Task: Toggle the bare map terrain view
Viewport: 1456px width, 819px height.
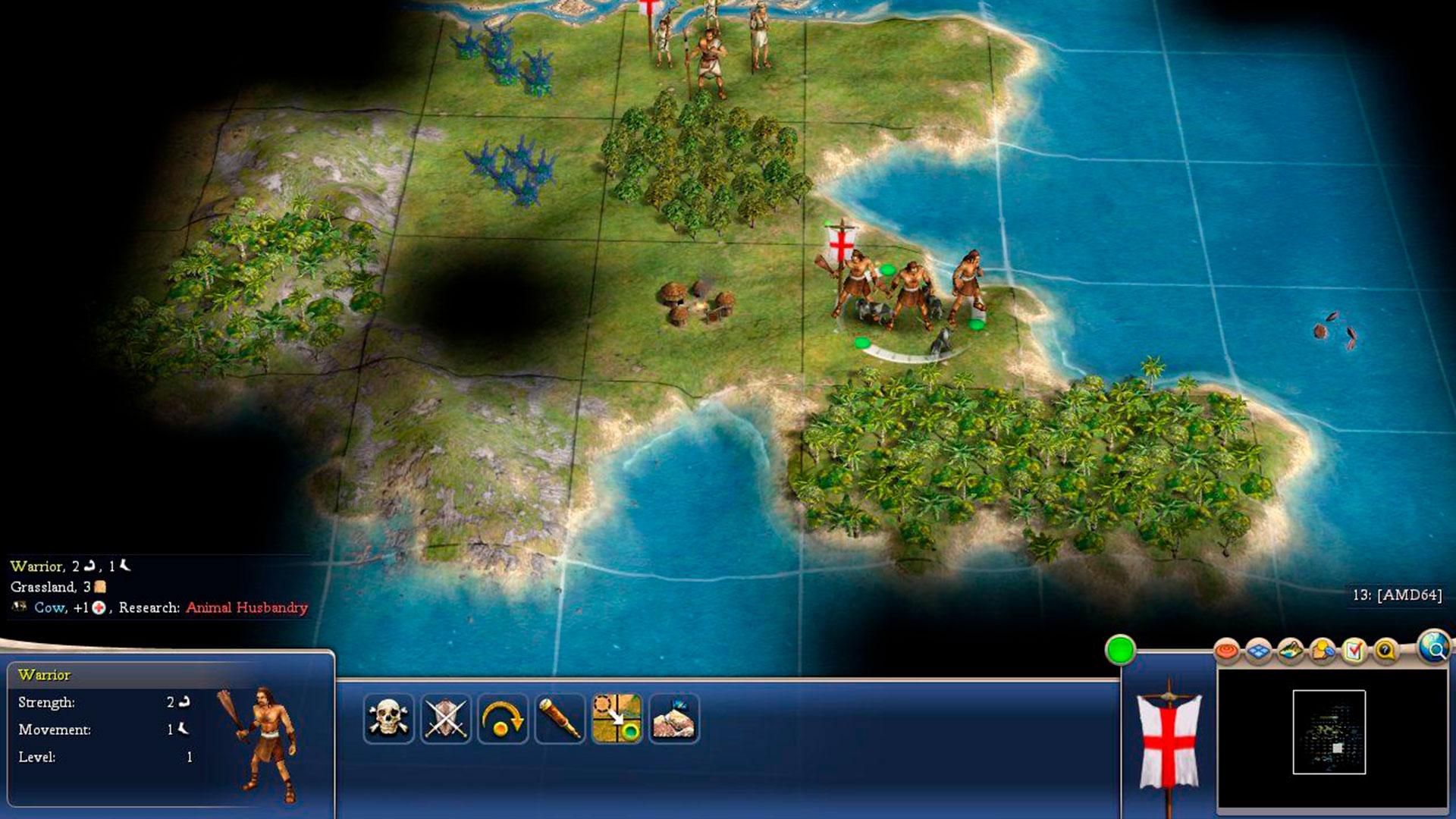Action: 1291,651
